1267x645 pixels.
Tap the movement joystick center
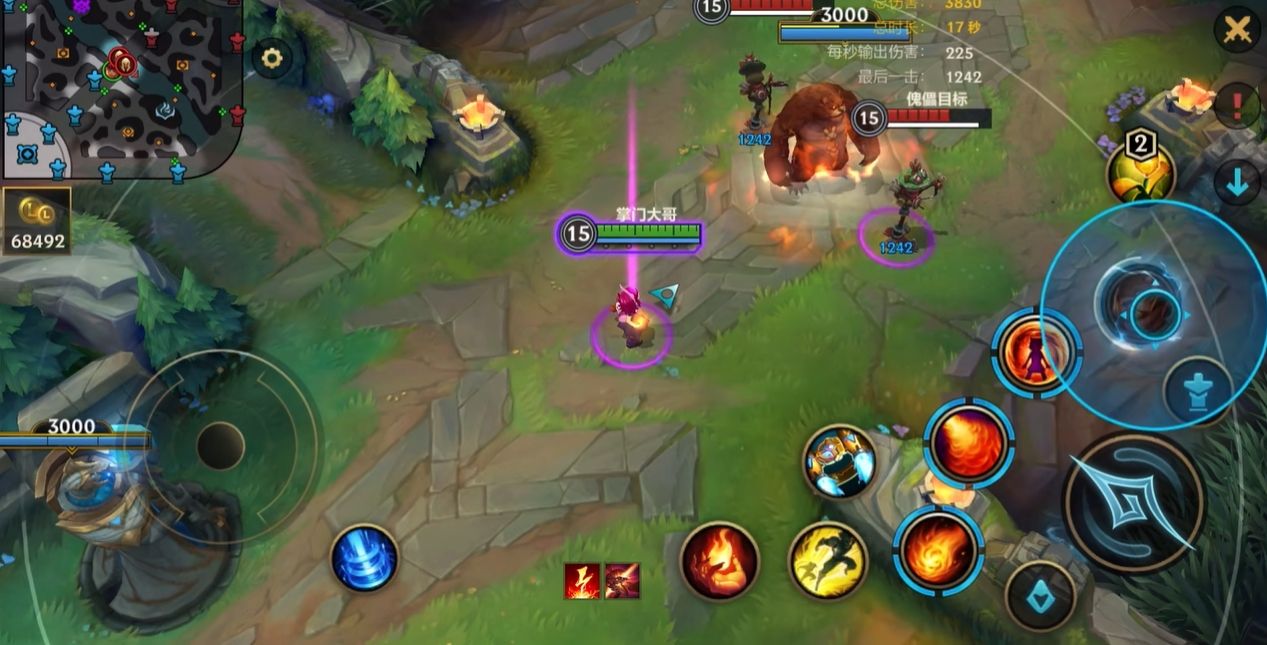pos(220,446)
